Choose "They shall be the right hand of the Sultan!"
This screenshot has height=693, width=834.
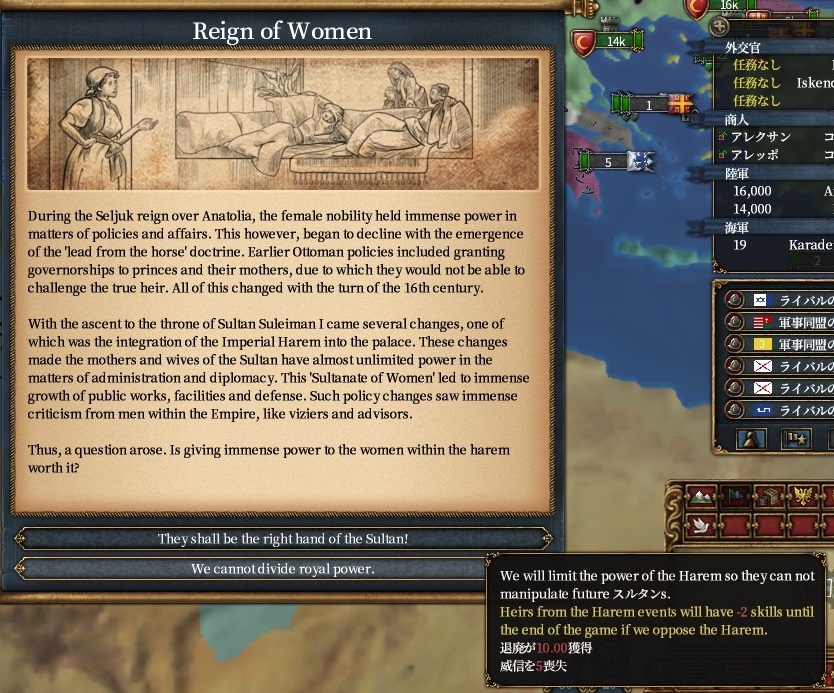(283, 539)
